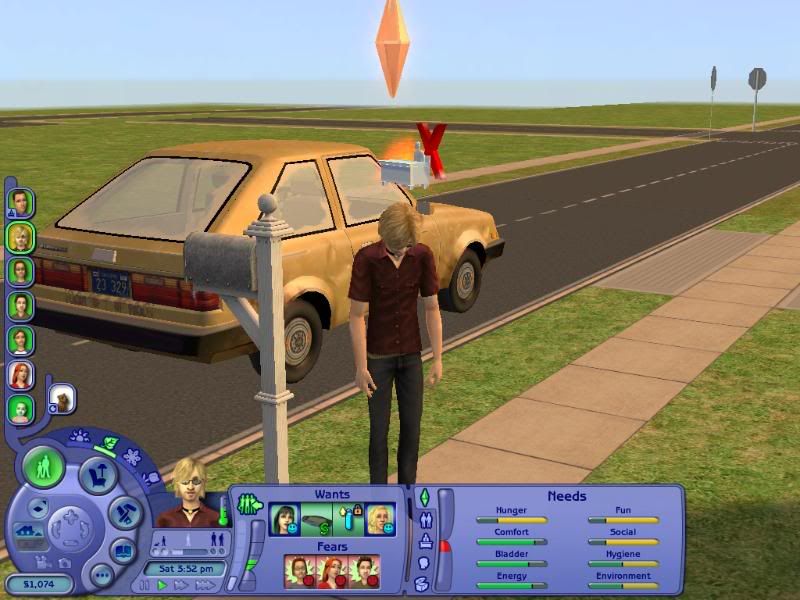Select the green-skinned Sim portrait
The width and height of the screenshot is (800, 600).
coord(20,408)
